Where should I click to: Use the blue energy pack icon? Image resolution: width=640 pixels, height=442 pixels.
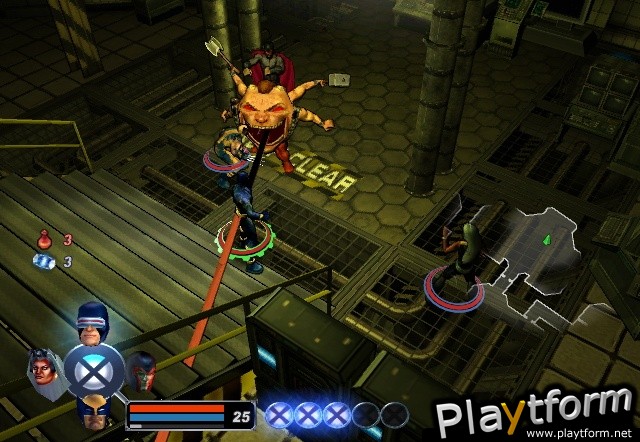tap(43, 261)
